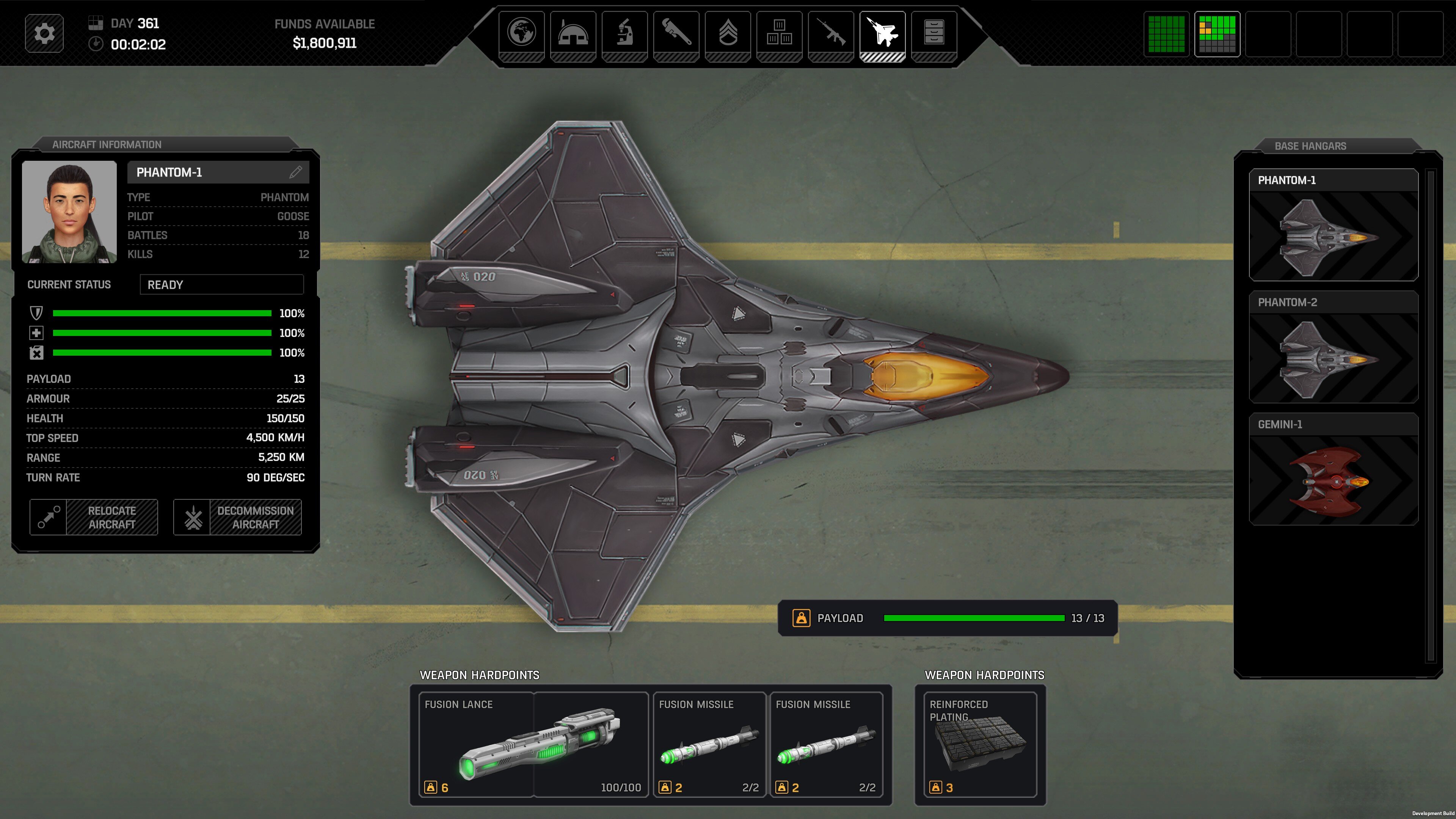
Task: Open the filing cabinet archive tab
Action: click(x=934, y=33)
